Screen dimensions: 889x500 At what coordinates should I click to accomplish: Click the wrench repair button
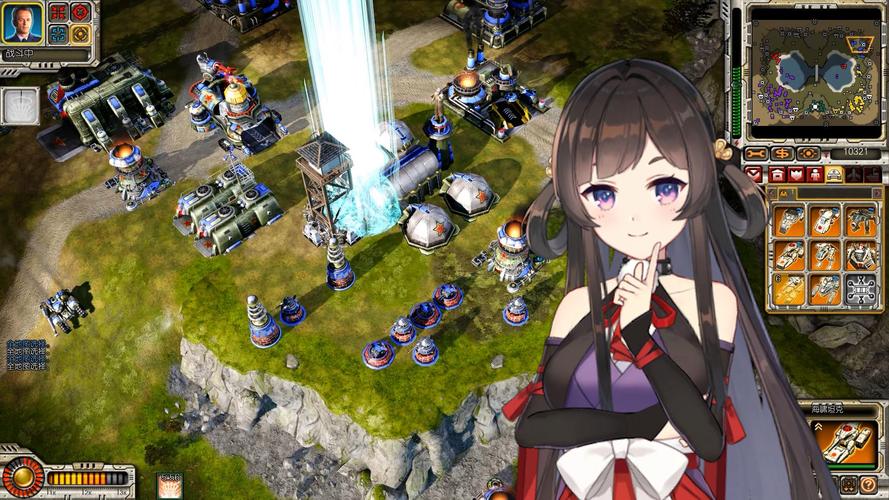(x=756, y=153)
